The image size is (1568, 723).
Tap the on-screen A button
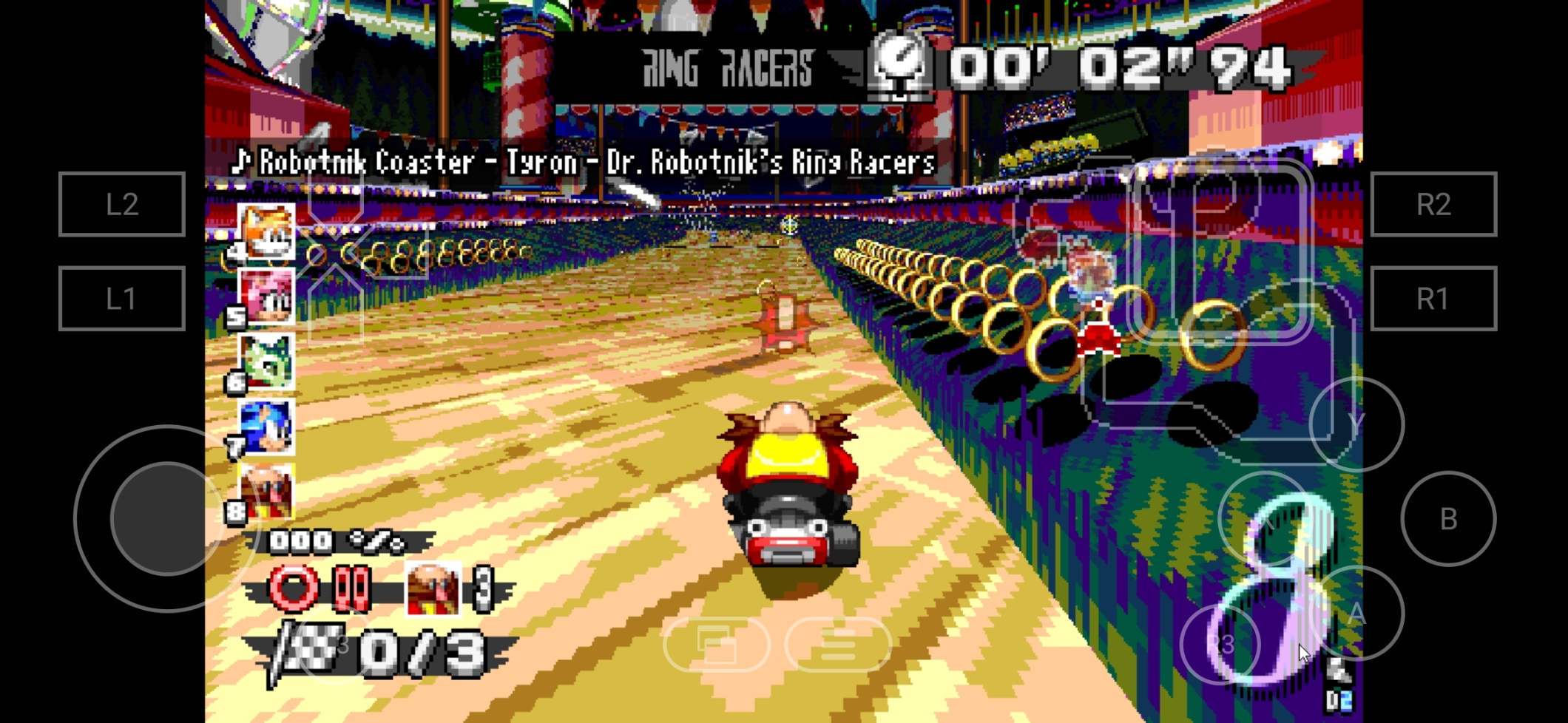click(x=1356, y=613)
